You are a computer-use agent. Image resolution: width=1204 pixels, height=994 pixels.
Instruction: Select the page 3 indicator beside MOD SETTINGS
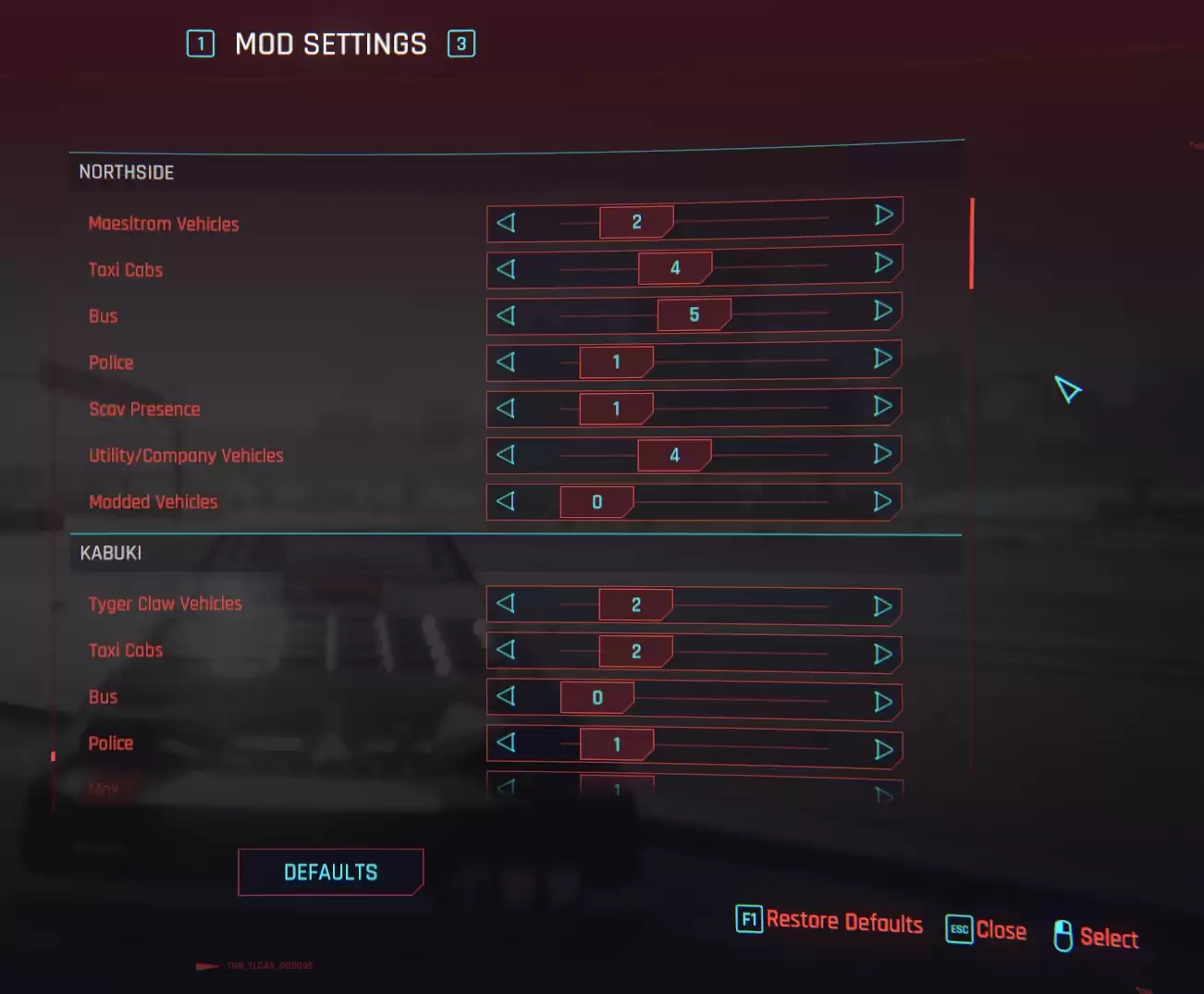click(x=461, y=44)
